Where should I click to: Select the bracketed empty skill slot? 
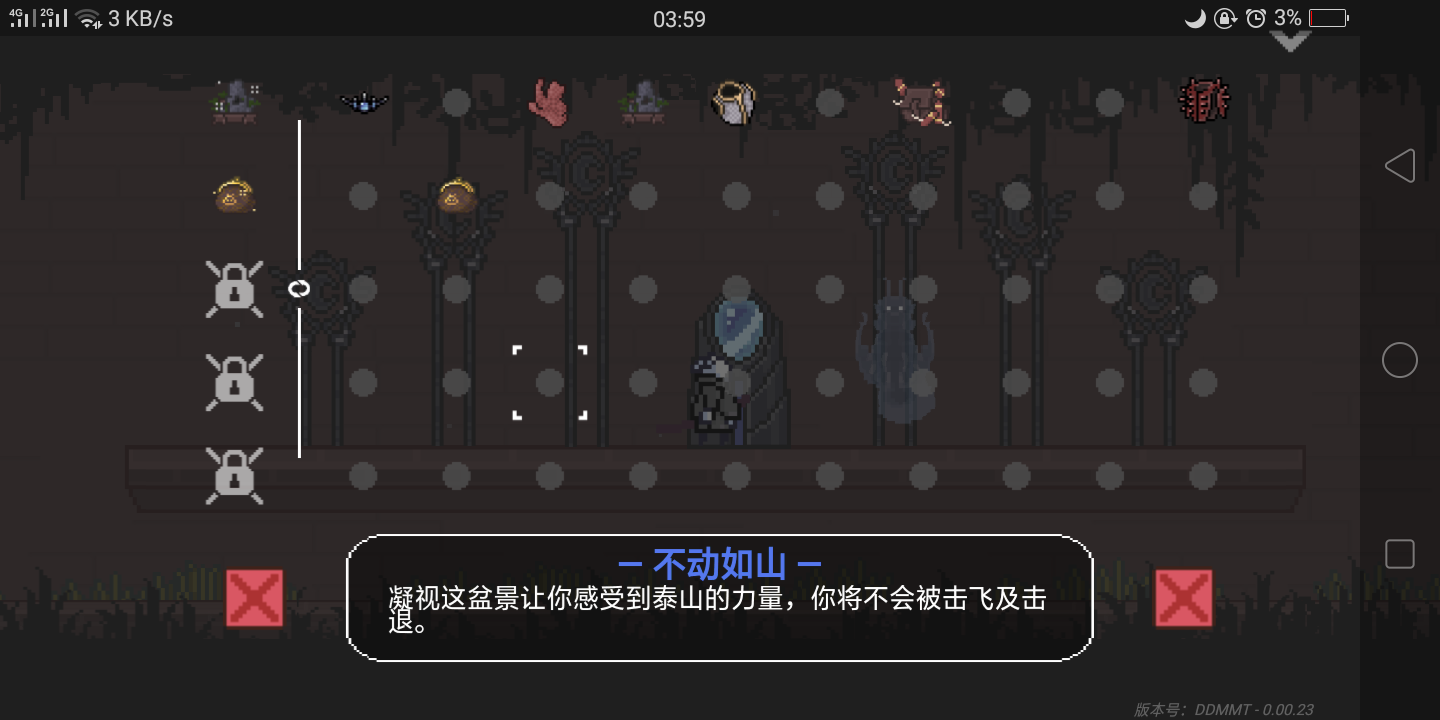tap(549, 382)
